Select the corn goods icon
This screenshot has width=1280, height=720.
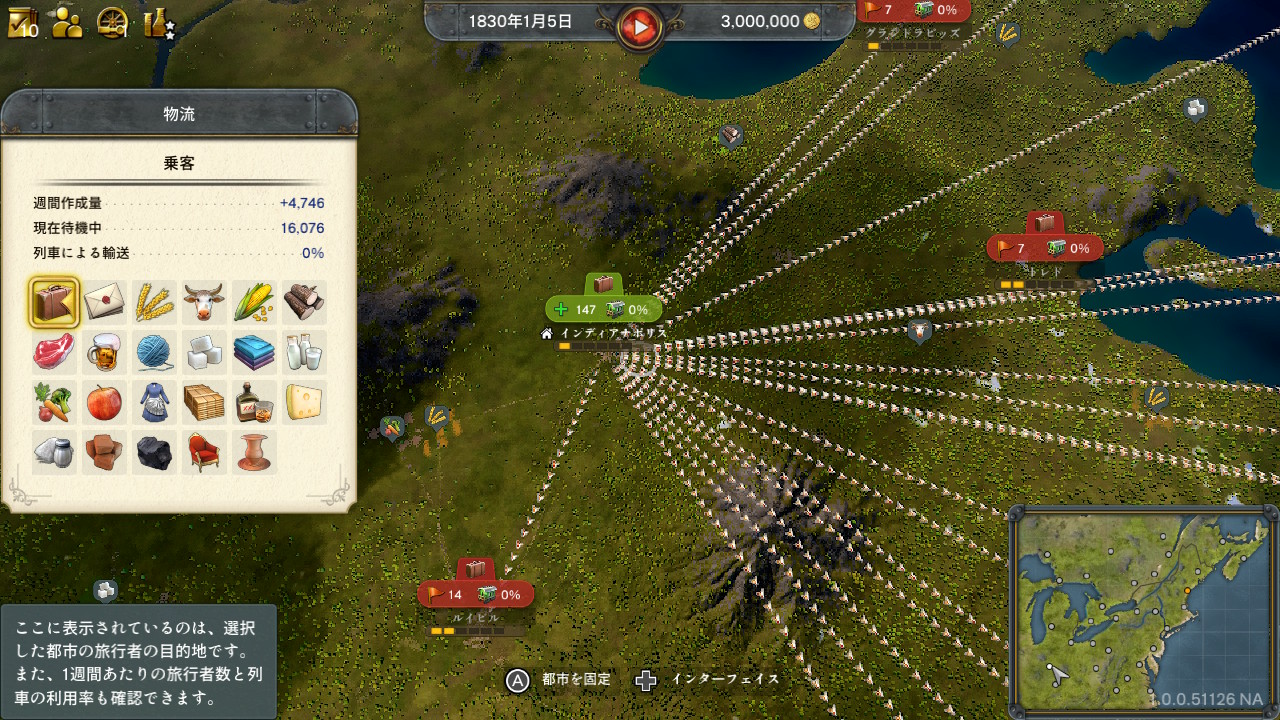[254, 302]
